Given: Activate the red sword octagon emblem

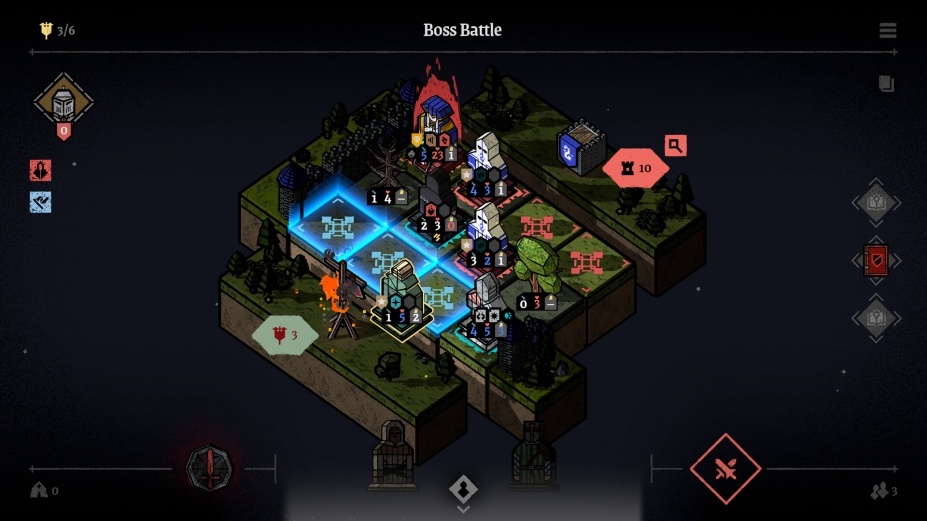Looking at the screenshot, I should tap(209, 468).
